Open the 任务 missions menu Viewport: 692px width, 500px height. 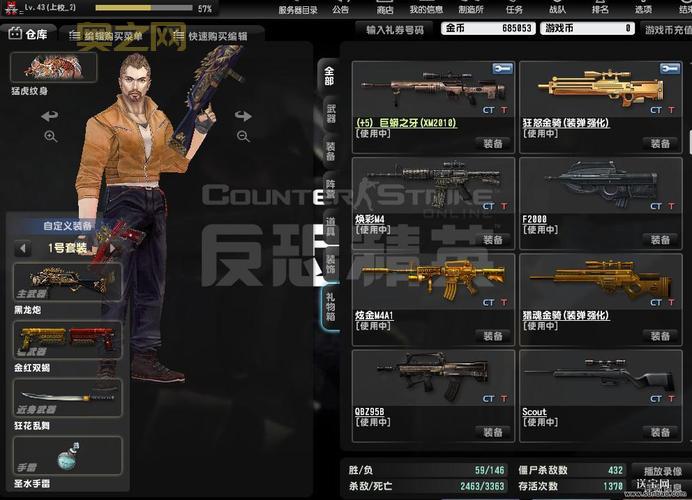(514, 9)
